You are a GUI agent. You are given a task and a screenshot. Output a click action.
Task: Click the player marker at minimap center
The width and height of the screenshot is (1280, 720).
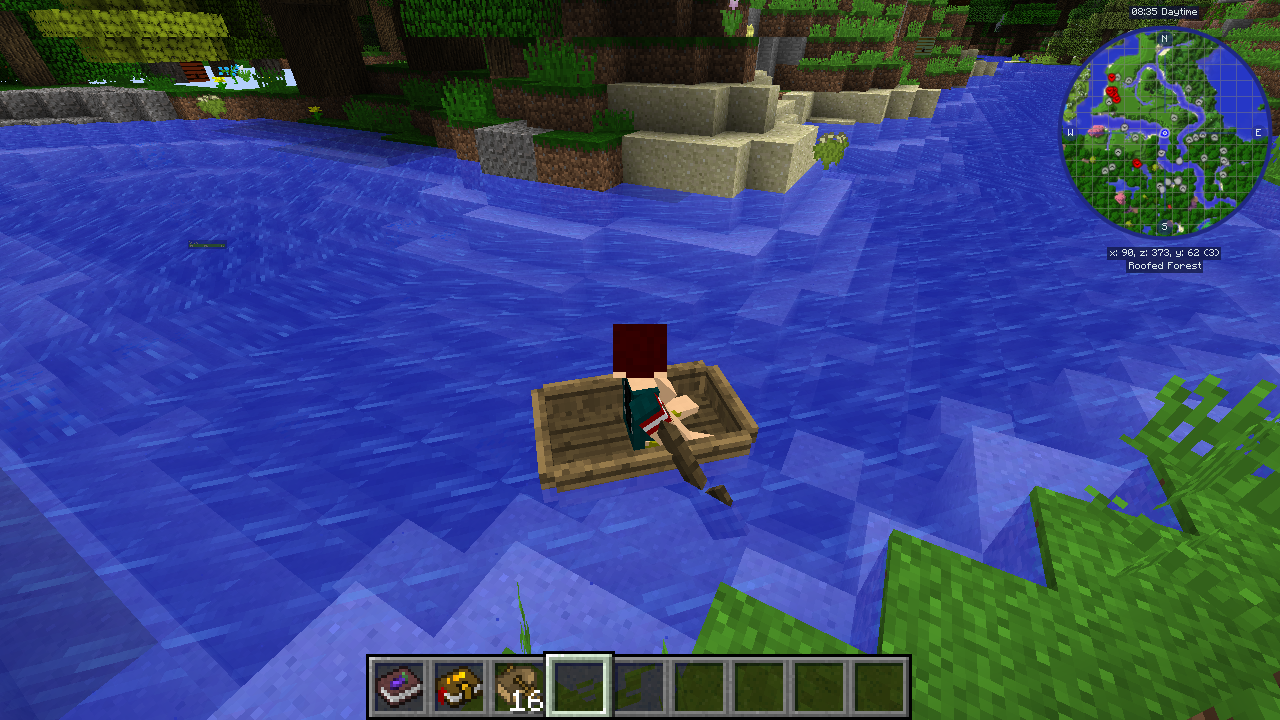(1164, 133)
